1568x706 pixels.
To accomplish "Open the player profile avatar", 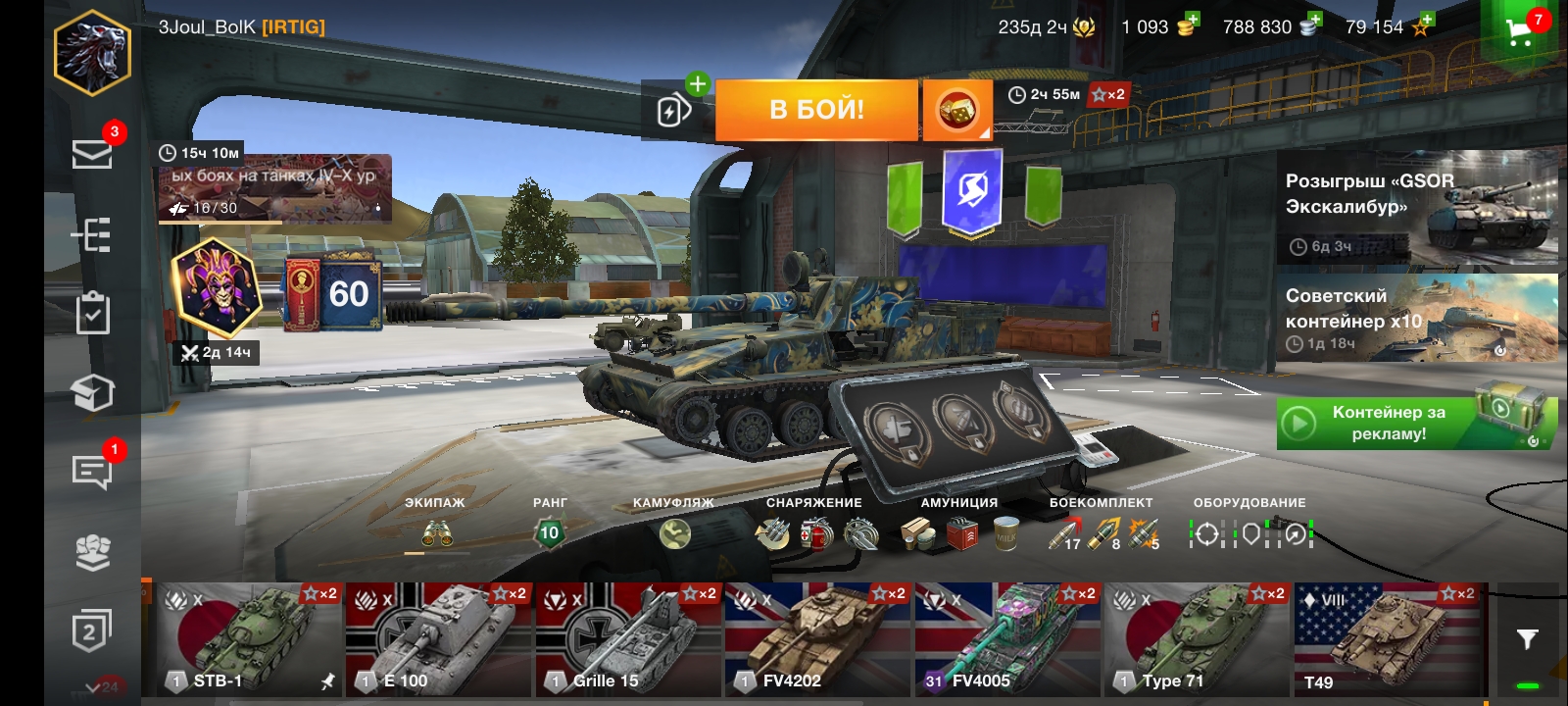I will [92, 53].
